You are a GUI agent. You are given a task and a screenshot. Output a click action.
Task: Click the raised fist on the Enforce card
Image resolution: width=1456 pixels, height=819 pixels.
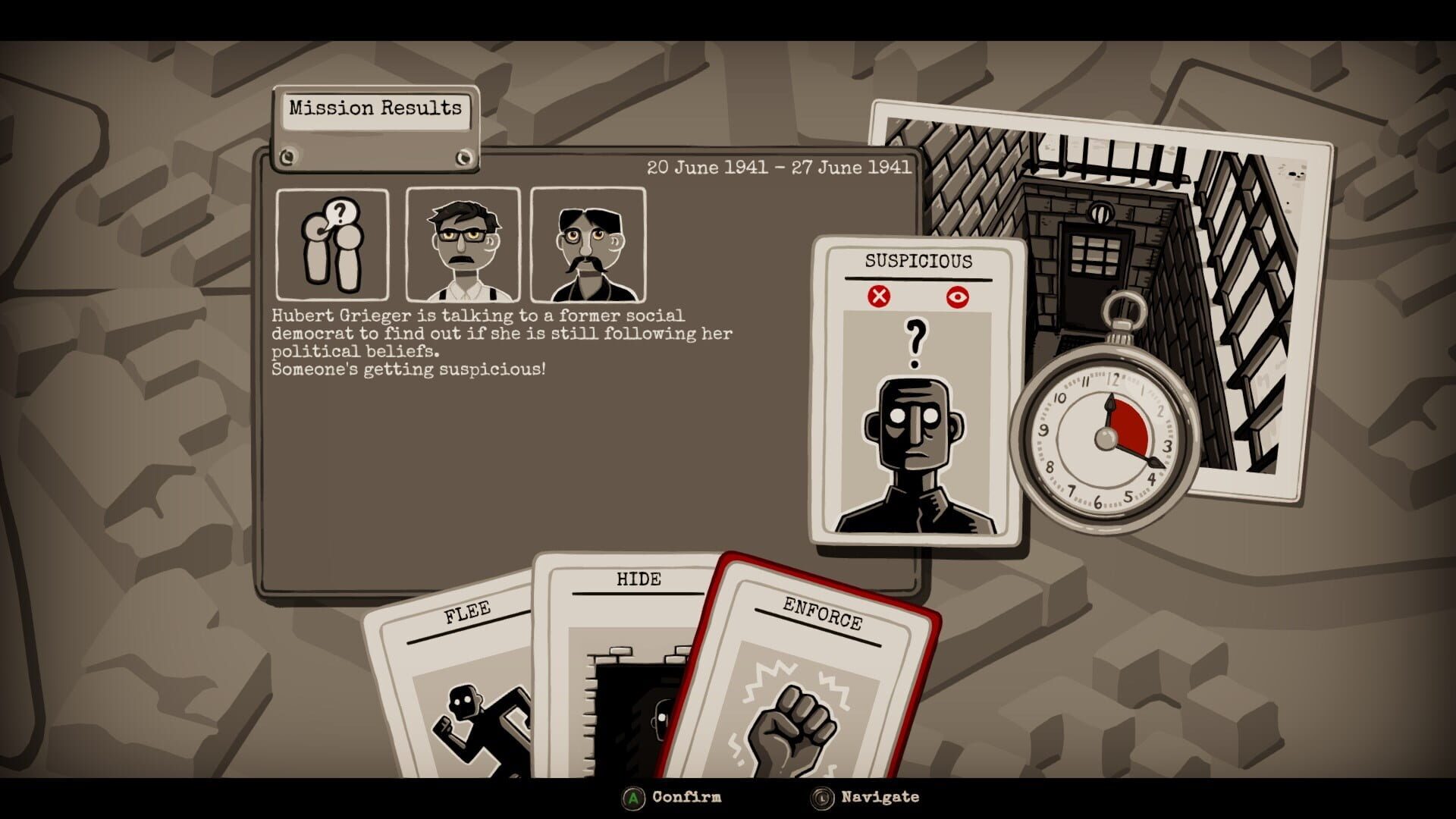pos(791,724)
